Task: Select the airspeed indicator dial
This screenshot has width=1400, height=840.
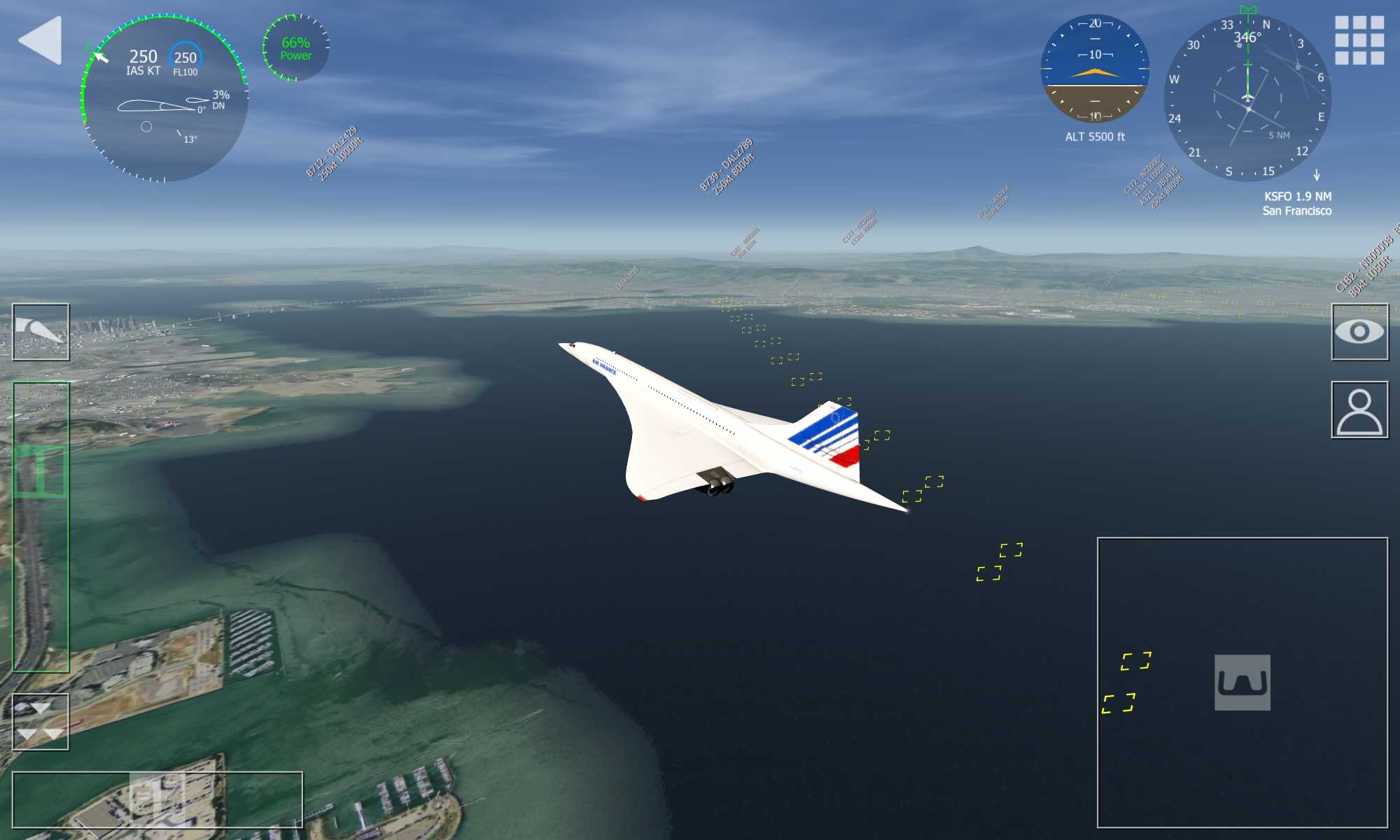Action: (164, 98)
